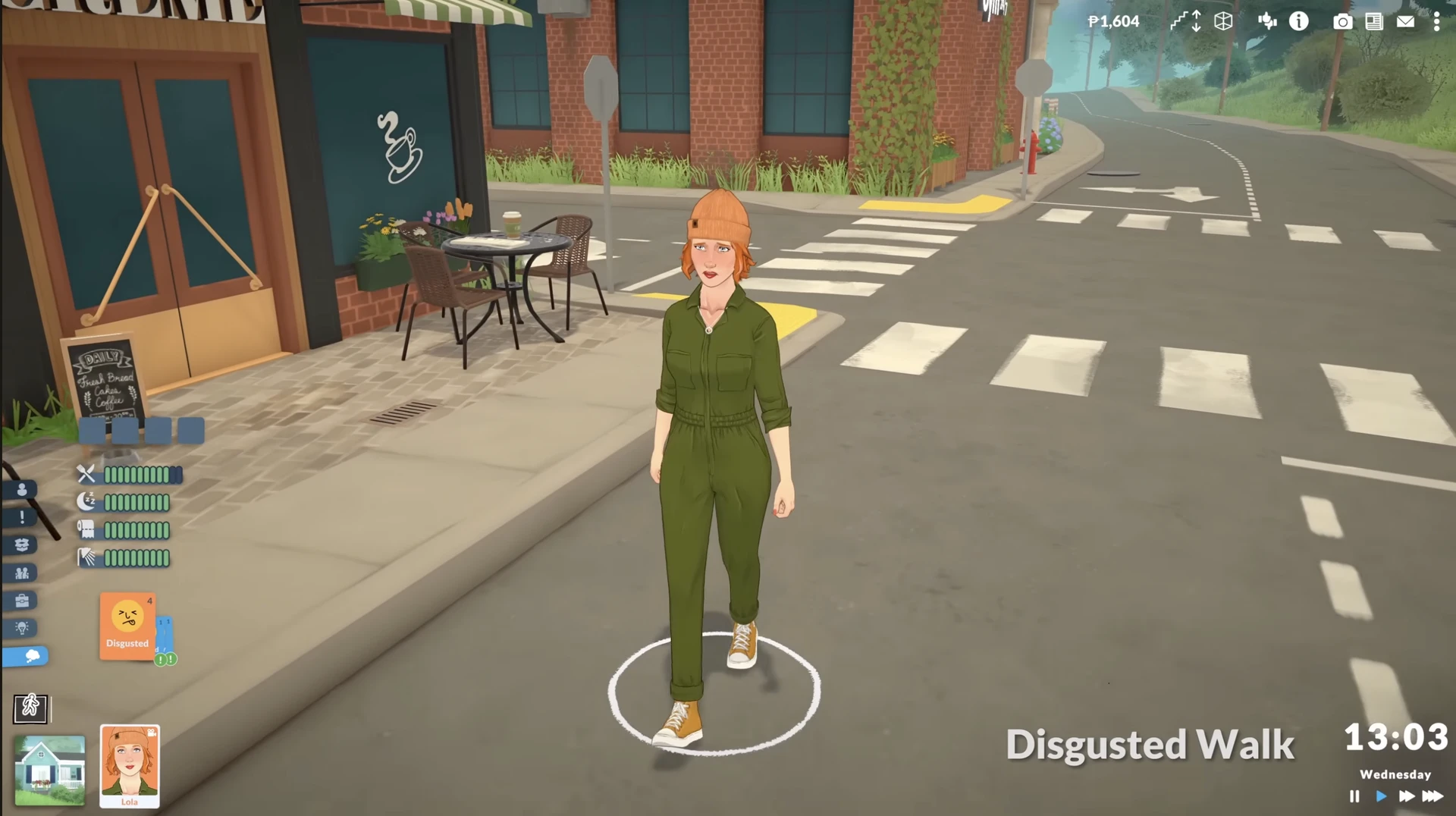Open the open-box inventory tab
Viewport: 1456px width, 816px height.
22,545
